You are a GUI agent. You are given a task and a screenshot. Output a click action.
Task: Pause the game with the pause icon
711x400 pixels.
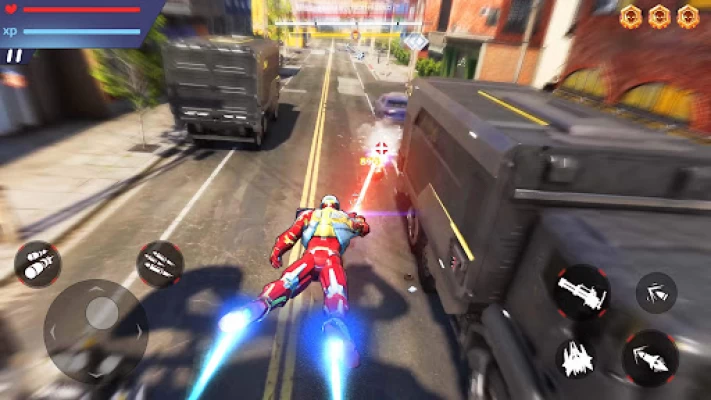[x=14, y=56]
